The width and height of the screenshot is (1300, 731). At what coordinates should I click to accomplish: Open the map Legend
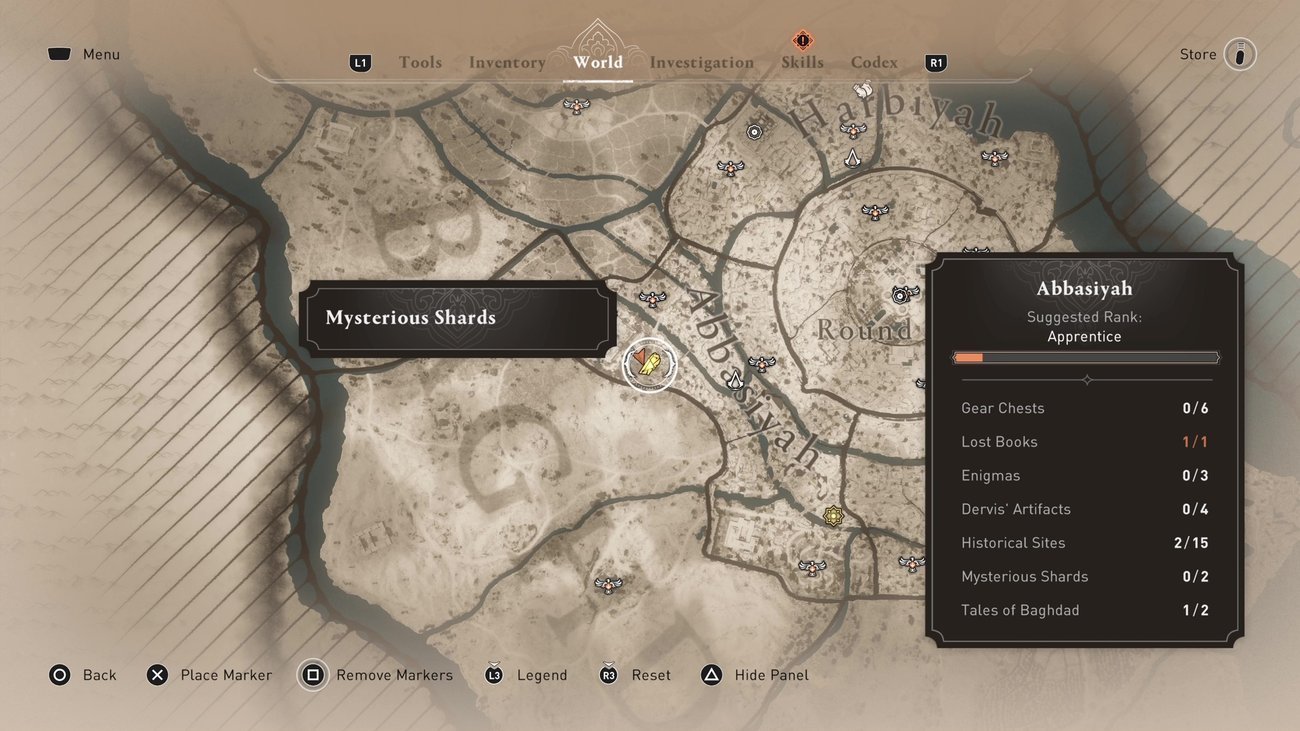coord(527,675)
